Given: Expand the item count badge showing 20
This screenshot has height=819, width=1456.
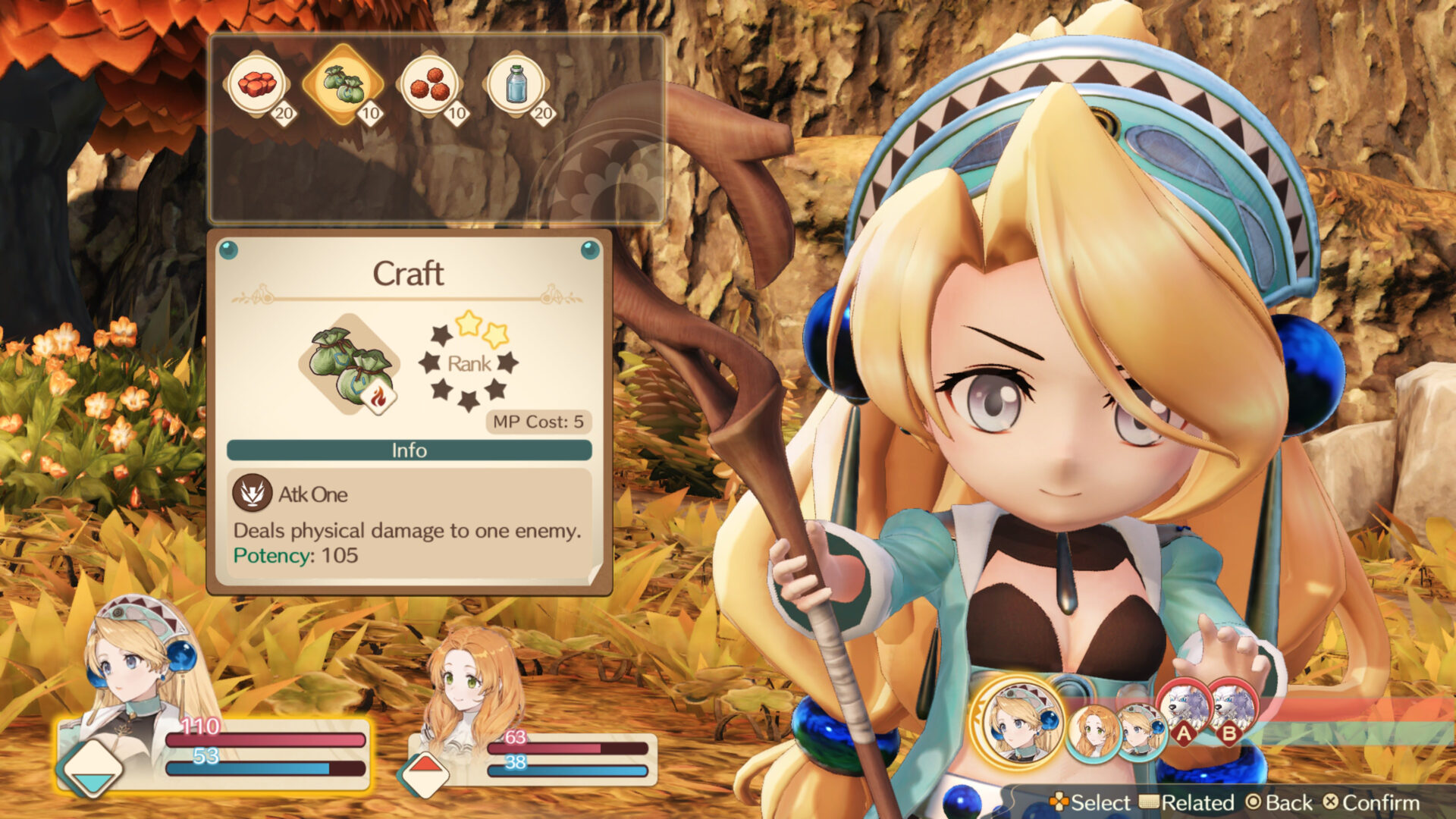Looking at the screenshot, I should (x=283, y=114).
